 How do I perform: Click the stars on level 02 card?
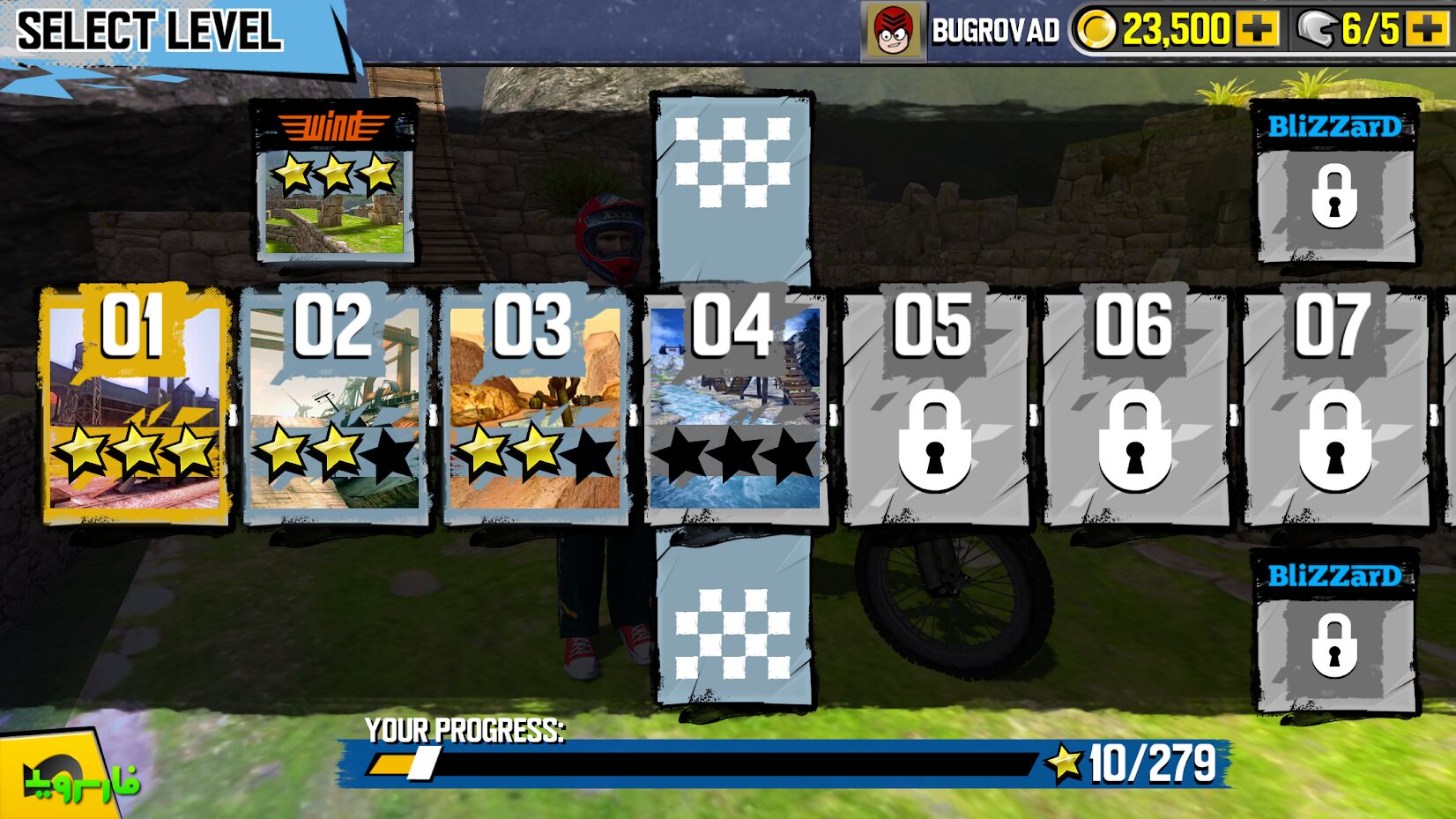click(x=337, y=450)
